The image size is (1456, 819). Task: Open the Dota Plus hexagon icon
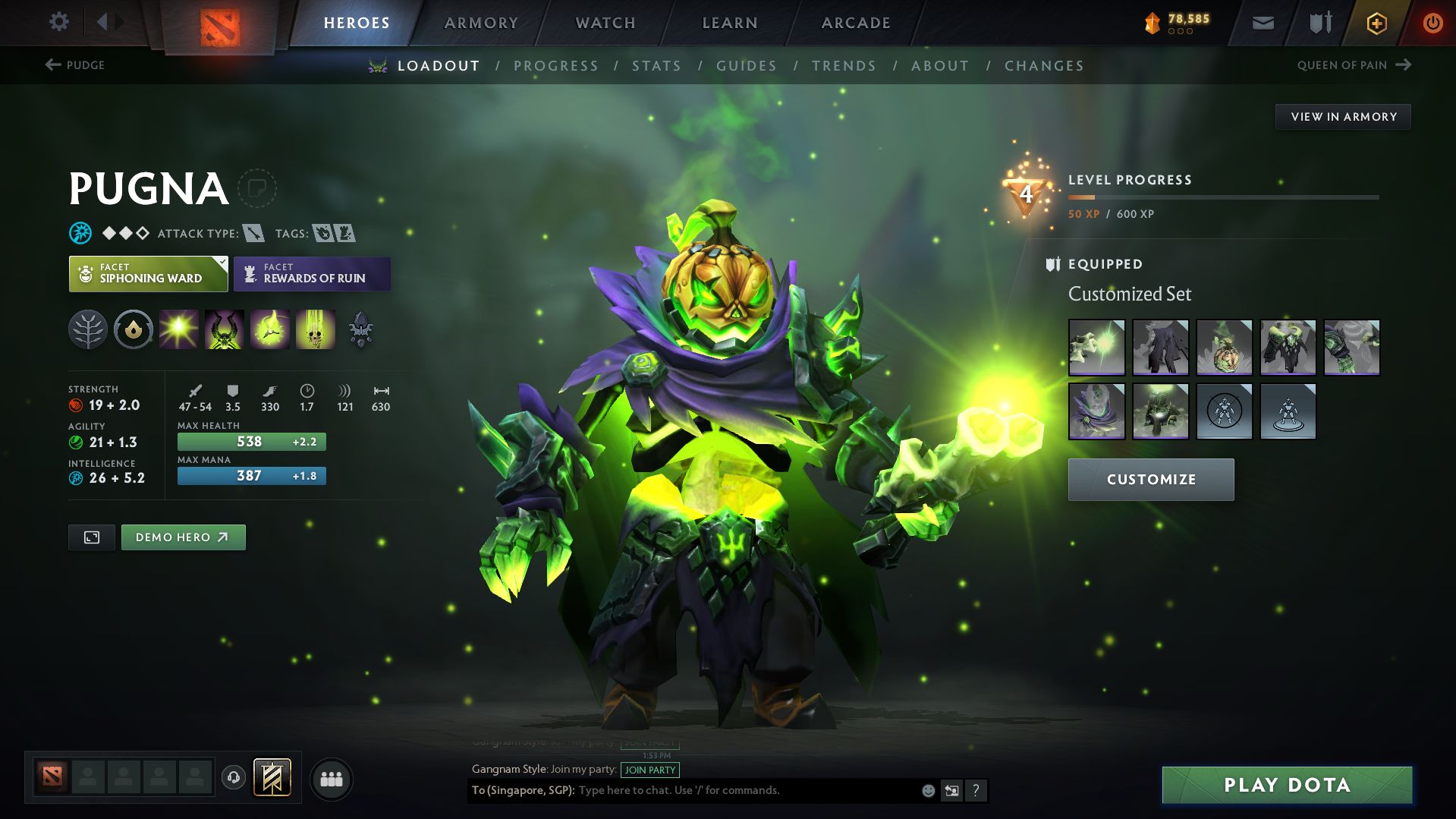pyautogui.click(x=1376, y=22)
